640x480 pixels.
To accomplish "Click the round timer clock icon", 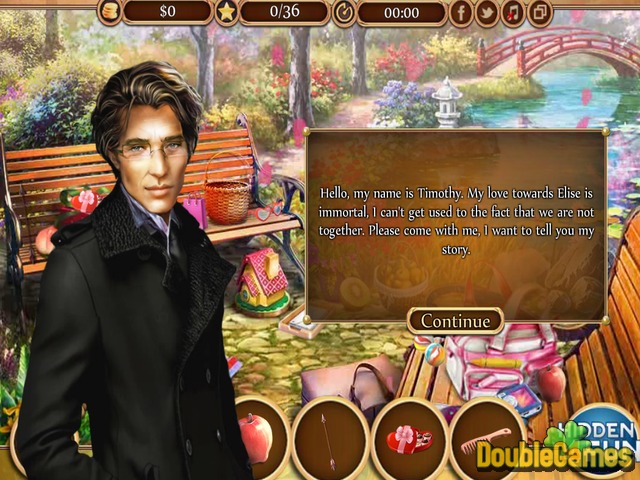I will [x=344, y=12].
